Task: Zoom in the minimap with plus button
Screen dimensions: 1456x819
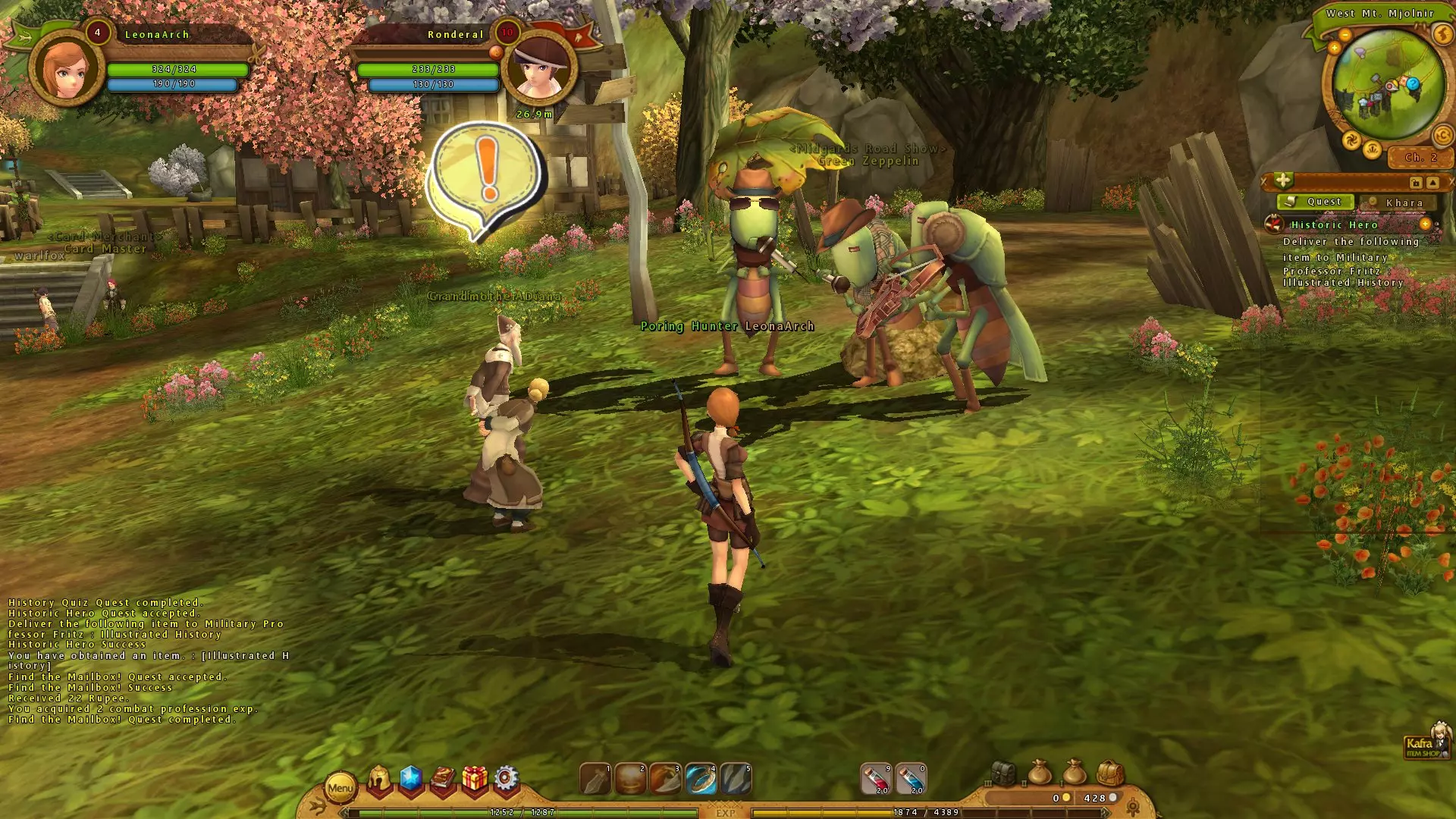Action: point(1334,48)
